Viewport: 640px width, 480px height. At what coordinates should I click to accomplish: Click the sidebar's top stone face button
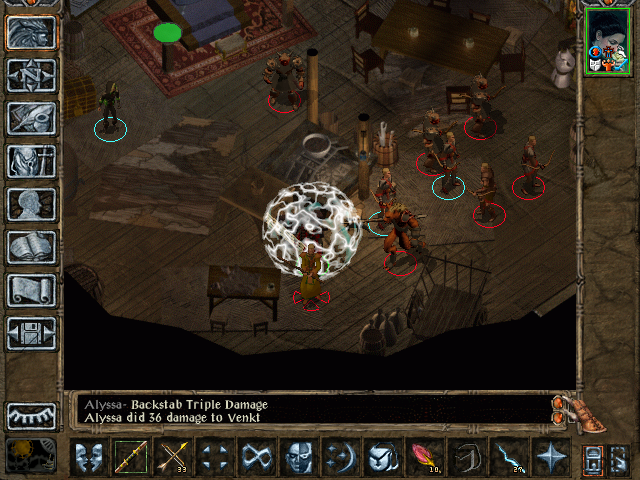coord(32,32)
